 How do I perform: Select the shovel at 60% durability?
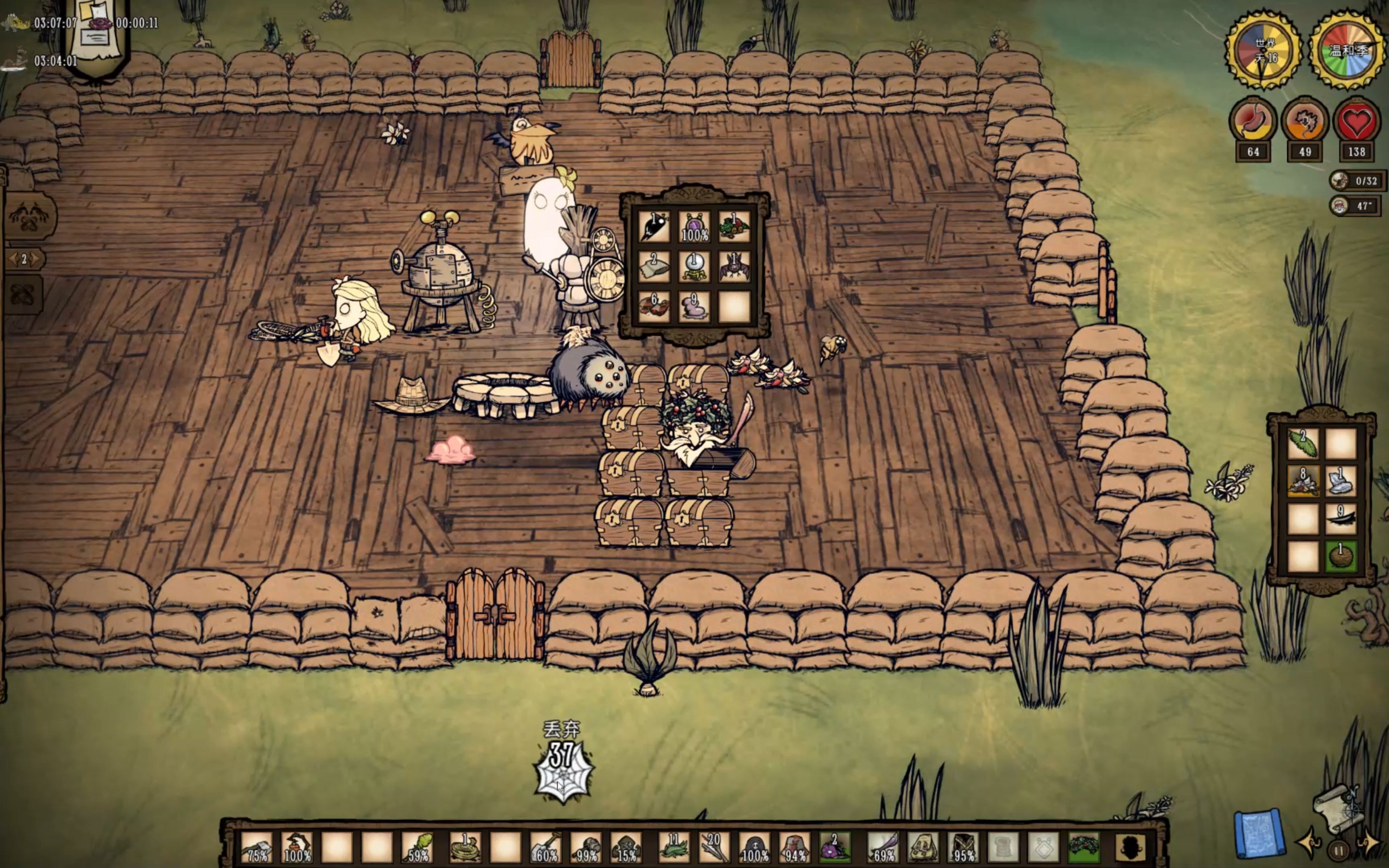click(x=546, y=848)
